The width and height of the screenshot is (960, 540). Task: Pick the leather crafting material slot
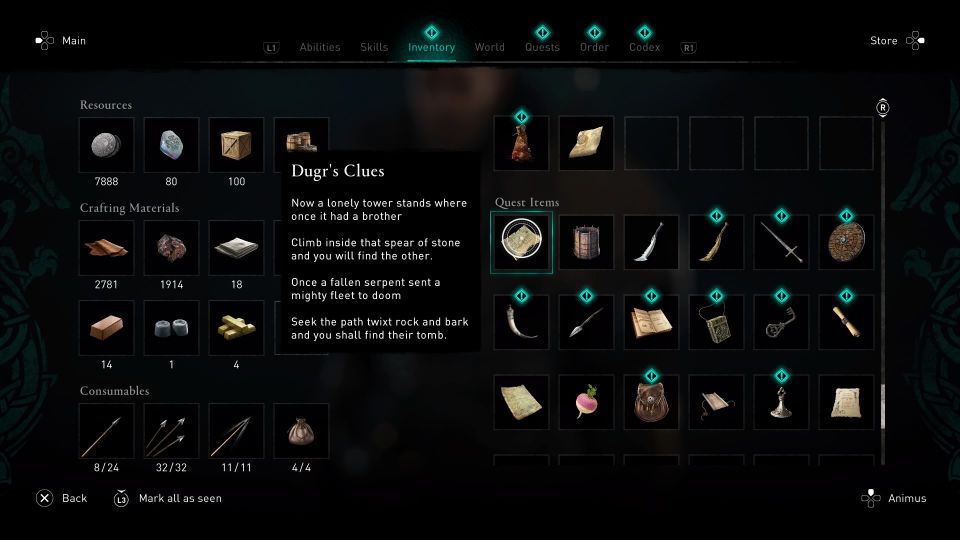(107, 248)
